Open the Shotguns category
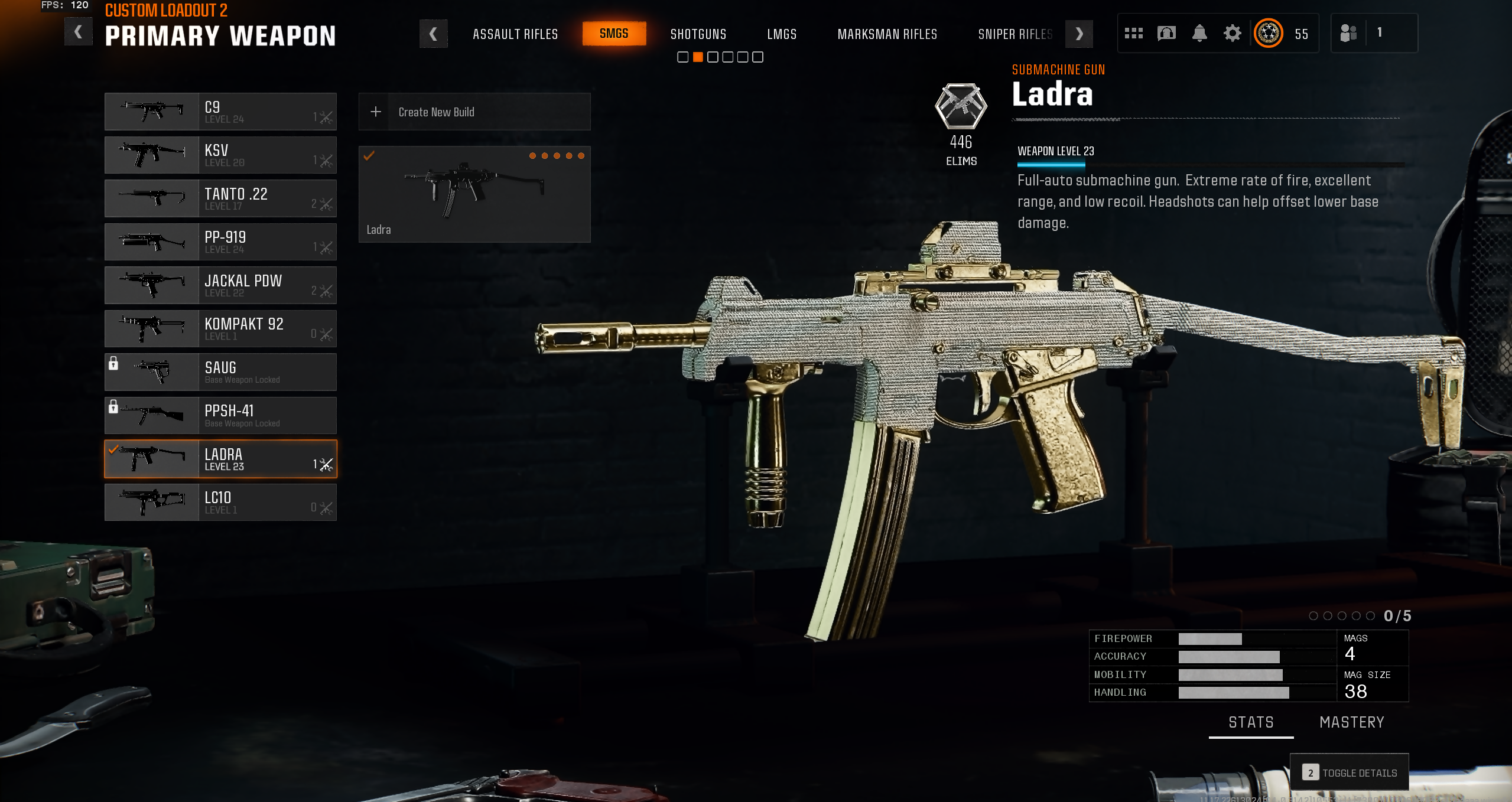The width and height of the screenshot is (1512, 802). [x=698, y=34]
